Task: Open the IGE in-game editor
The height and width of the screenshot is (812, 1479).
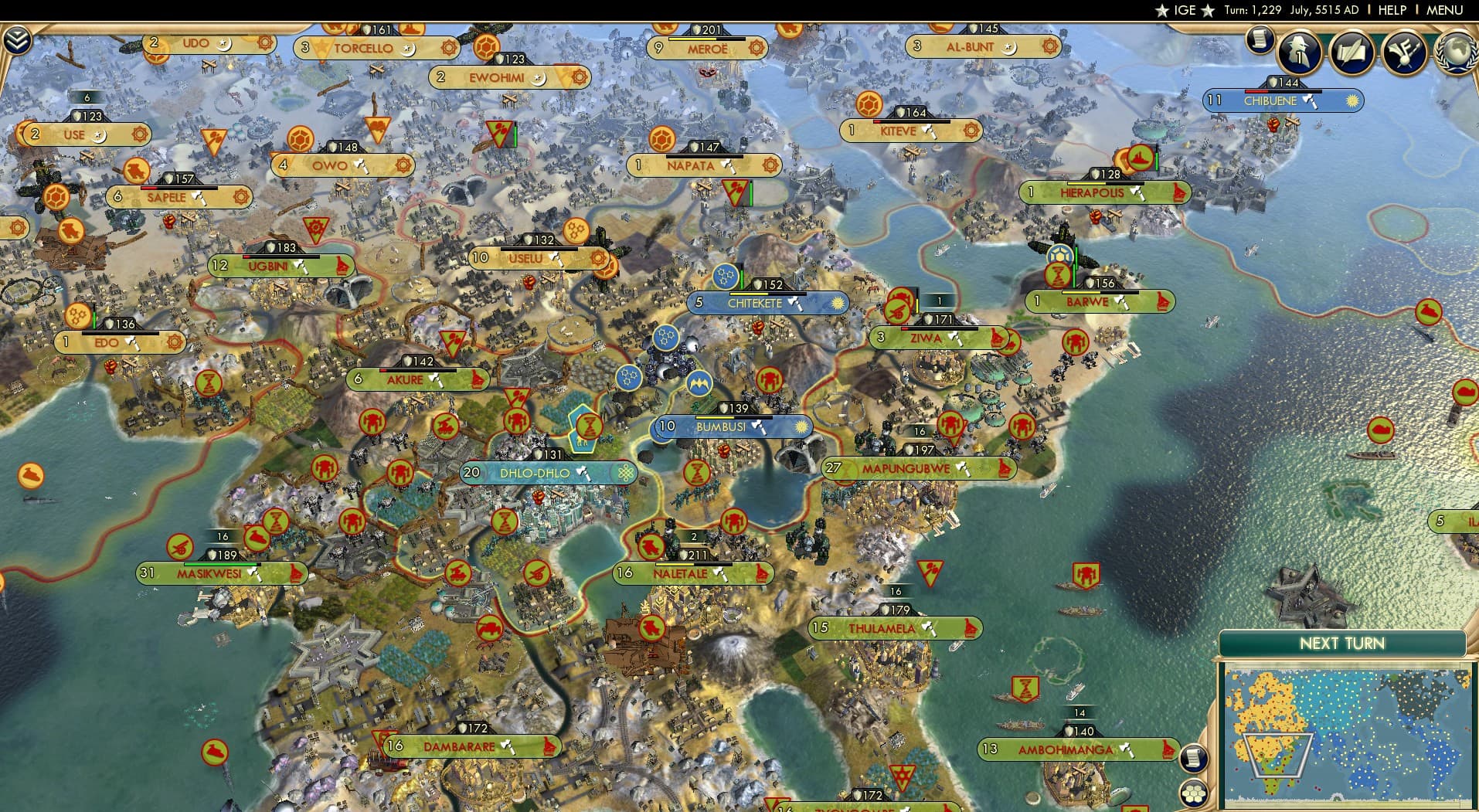Action: point(1185,10)
